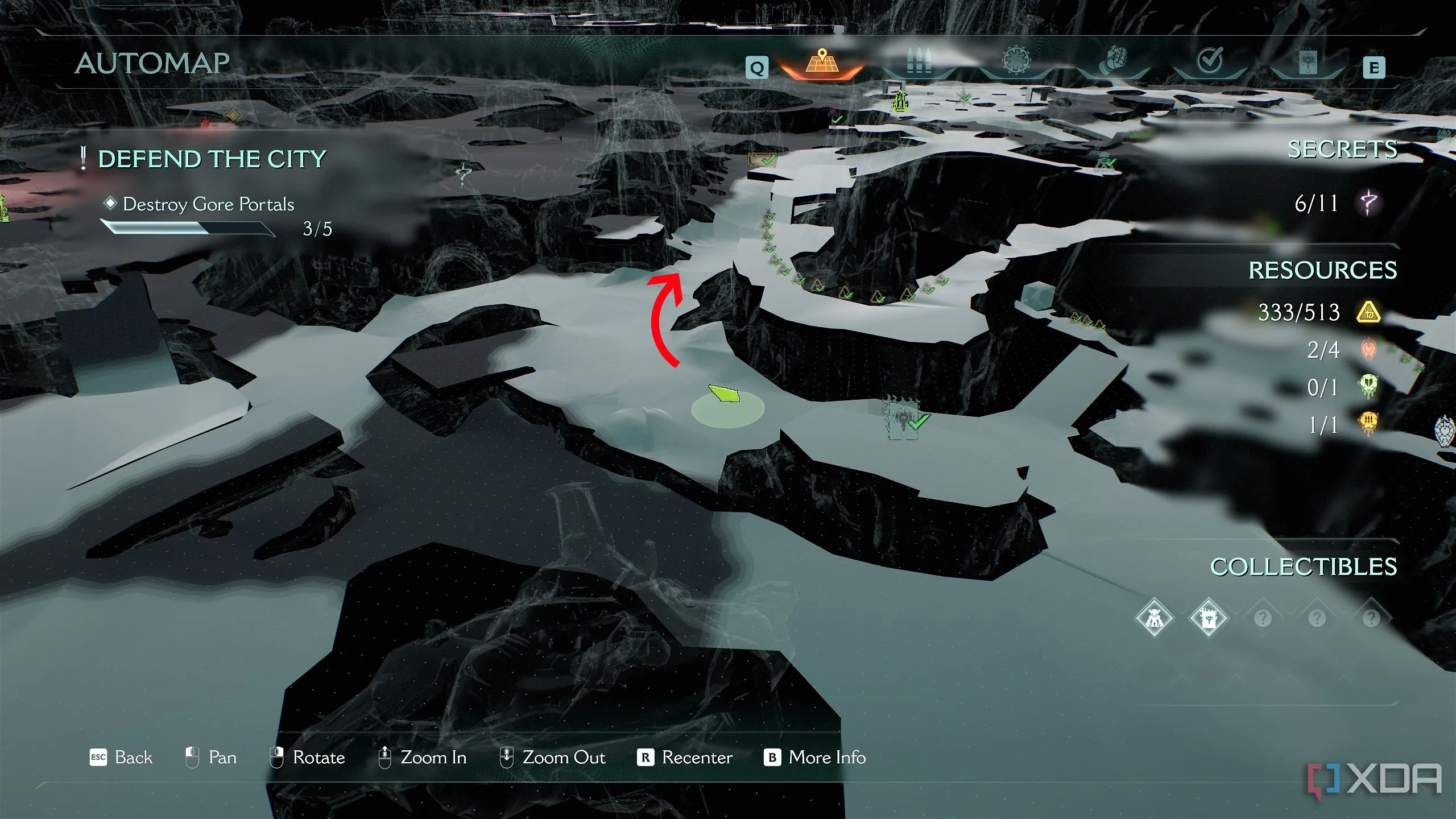The image size is (1456, 819).
Task: Choose Recenter in the bottom bar
Action: click(685, 758)
